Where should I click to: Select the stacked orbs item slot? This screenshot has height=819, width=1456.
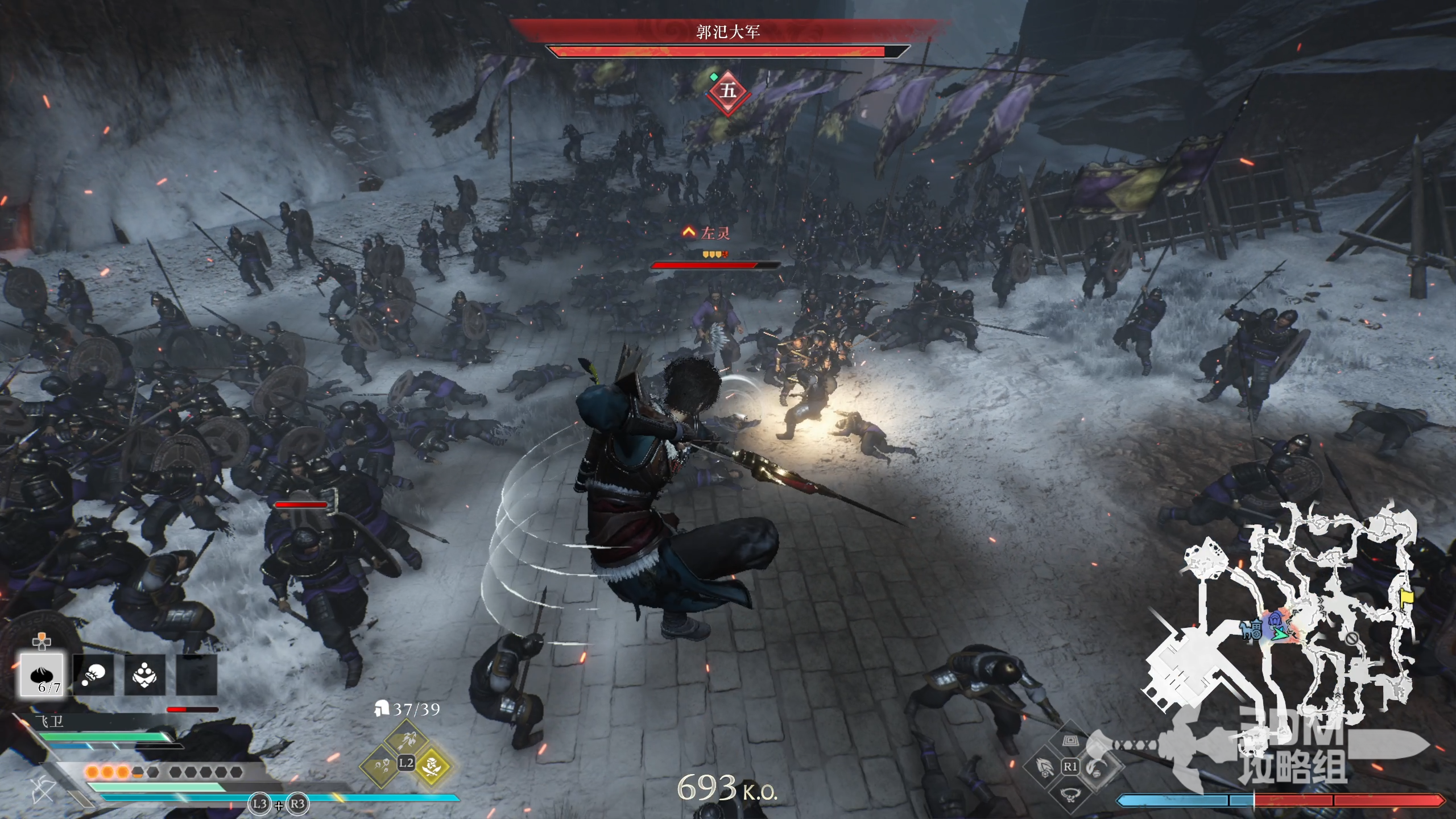coord(144,675)
